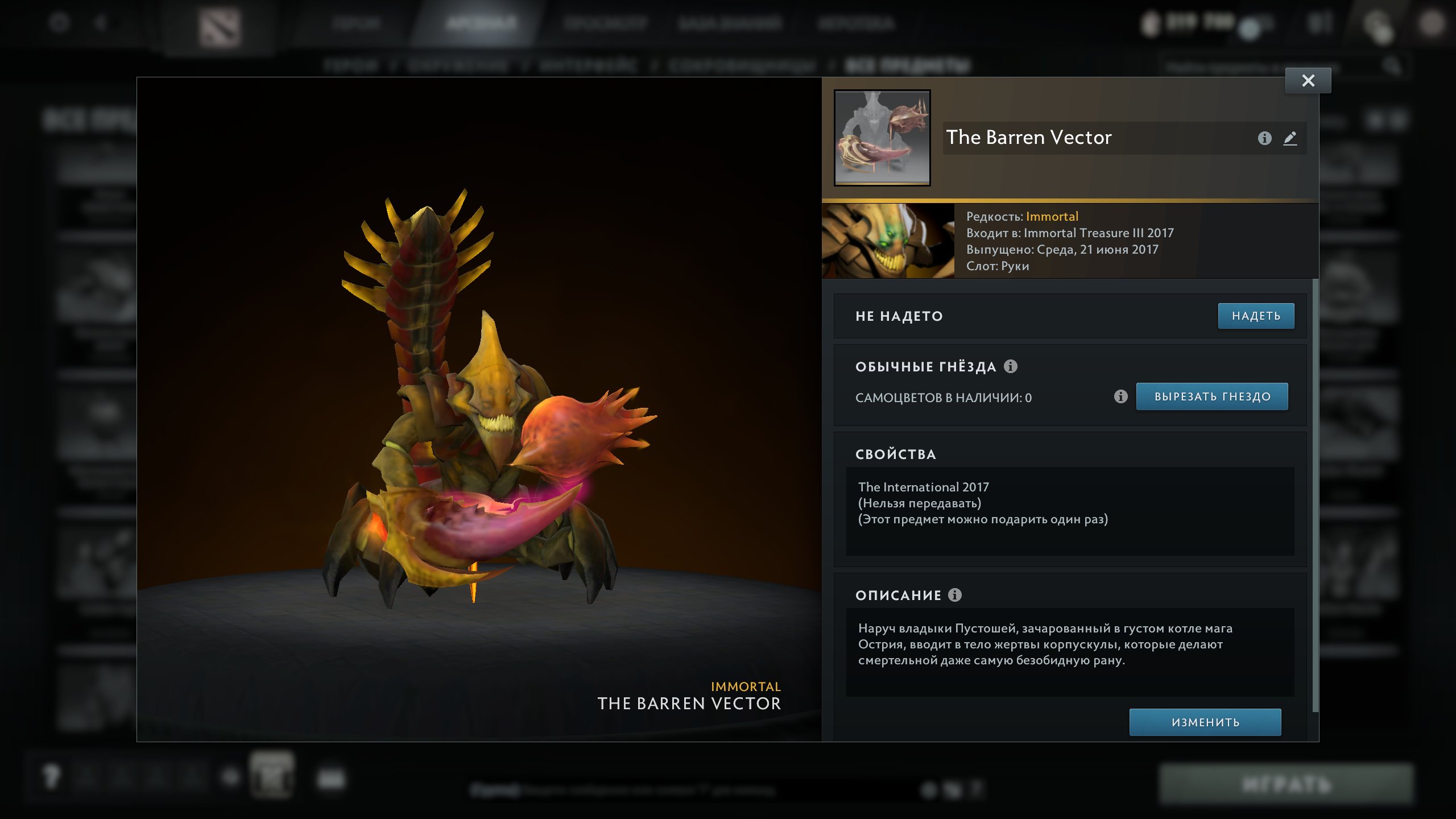Screen dimensions: 1456x819
Task: Click the Sand King hero portrait
Action: (888, 241)
